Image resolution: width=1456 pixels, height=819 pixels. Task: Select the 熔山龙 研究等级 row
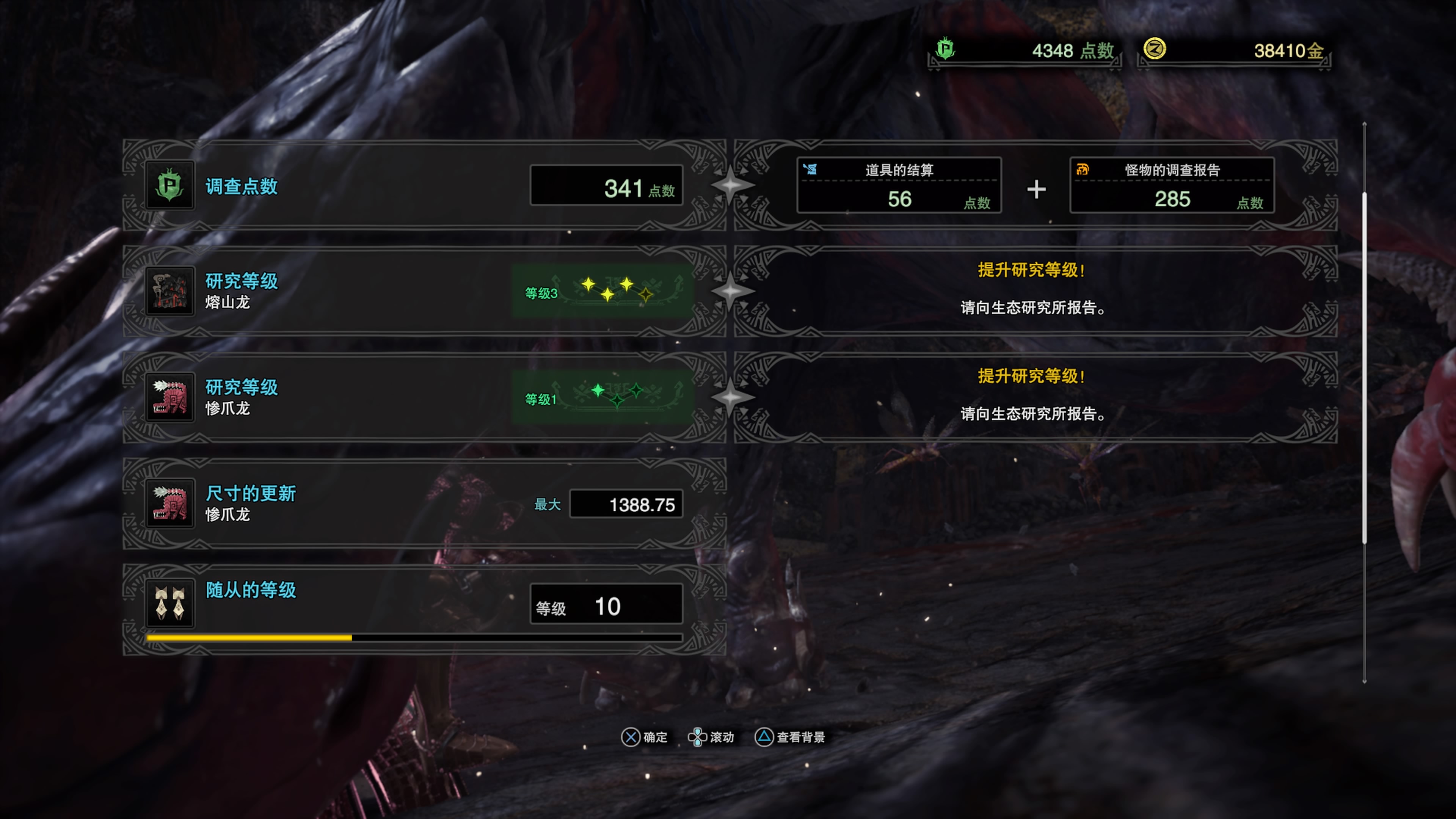(424, 291)
